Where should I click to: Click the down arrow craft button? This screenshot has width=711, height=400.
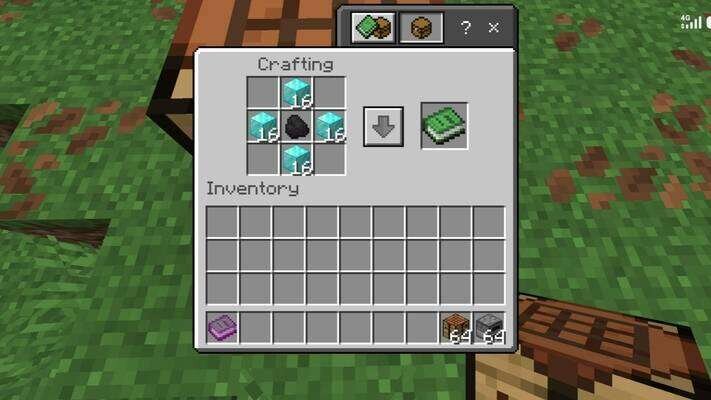[x=383, y=127]
